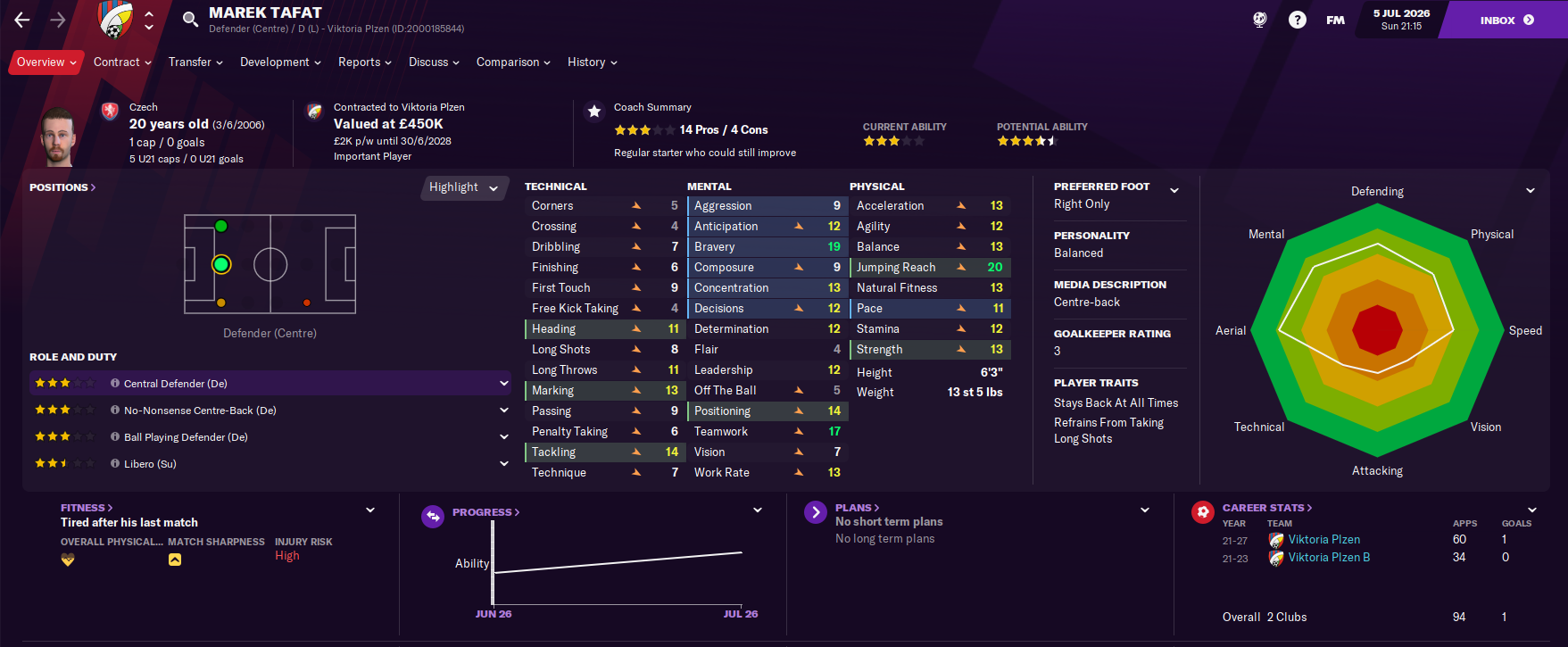
Task: Open the Transfer menu
Action: coord(195,62)
